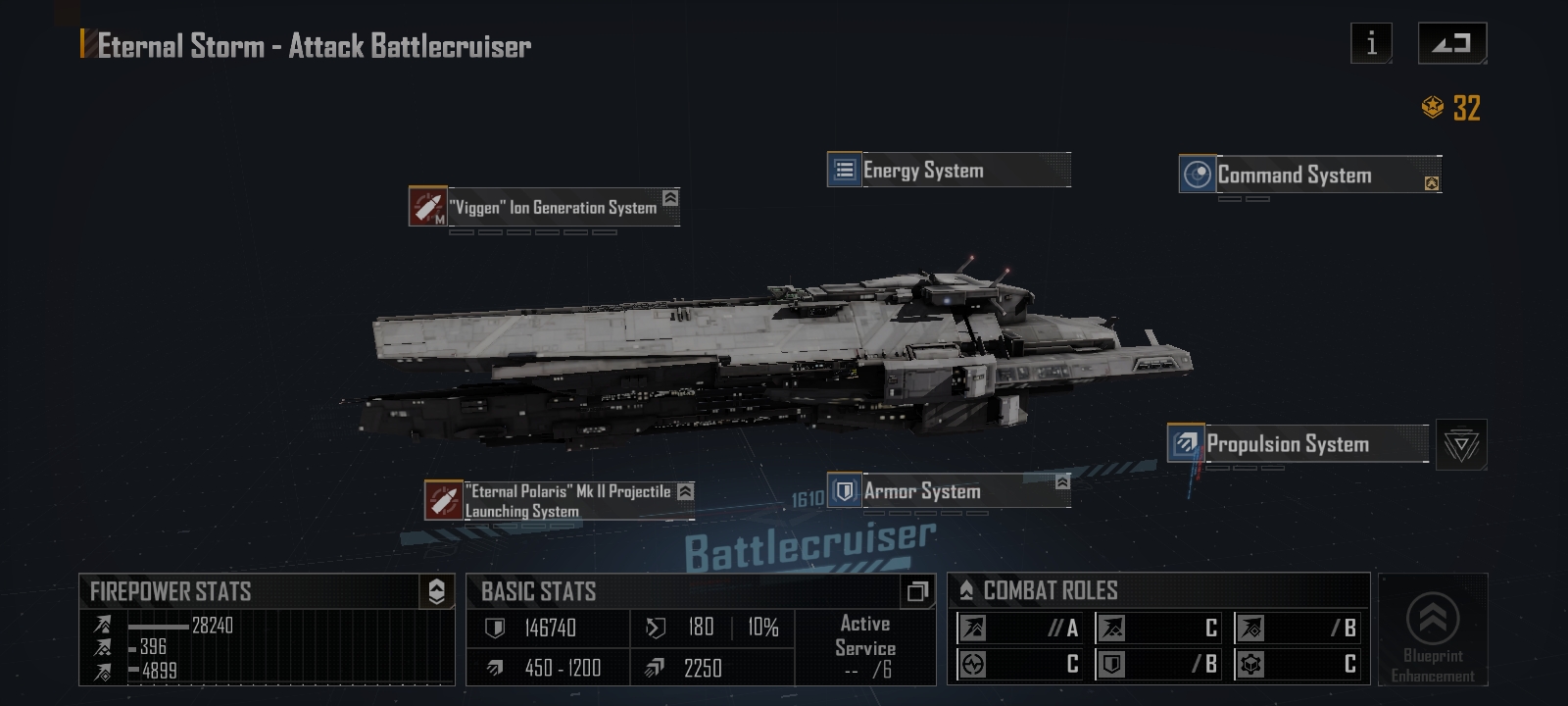The image size is (1568, 706).
Task: Open the Basic Stats detail window icon
Action: point(917,591)
